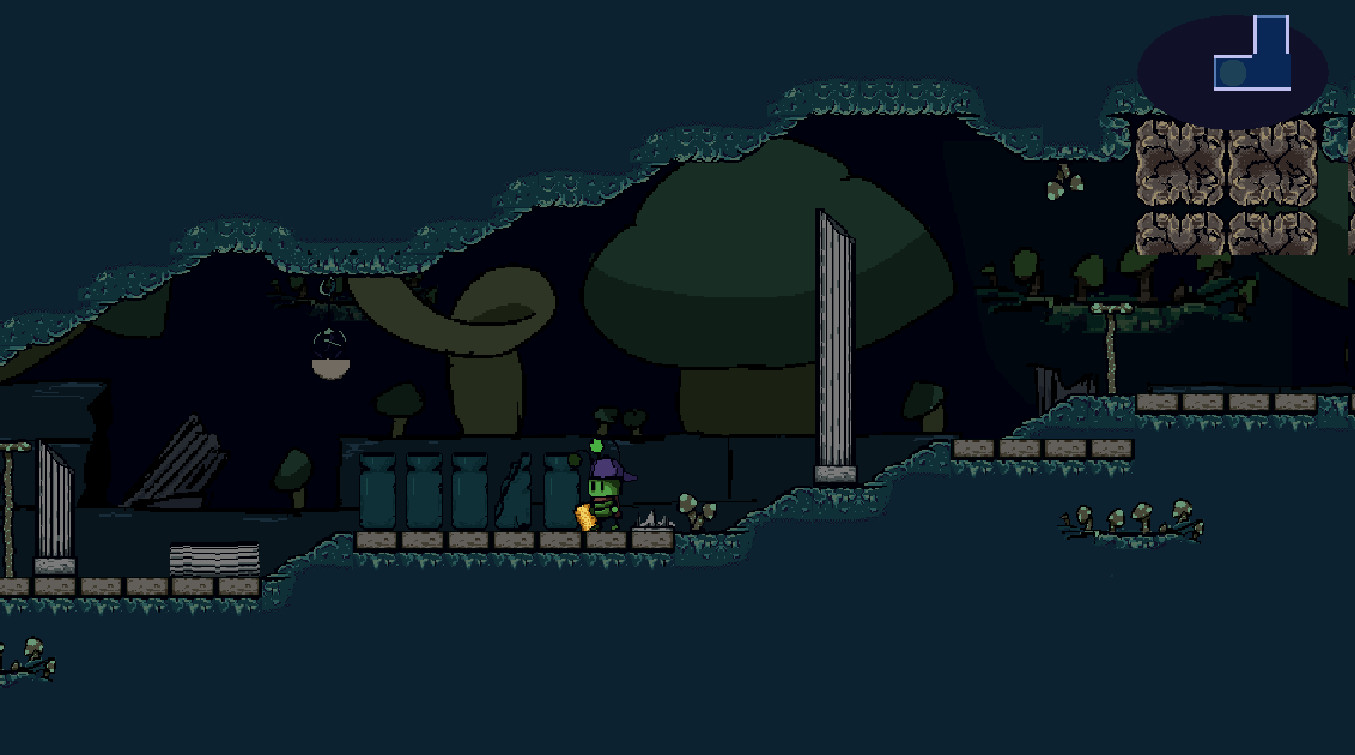The height and width of the screenshot is (755, 1355).
Task: Select the tall marble pillar in the center
Action: tap(831, 340)
